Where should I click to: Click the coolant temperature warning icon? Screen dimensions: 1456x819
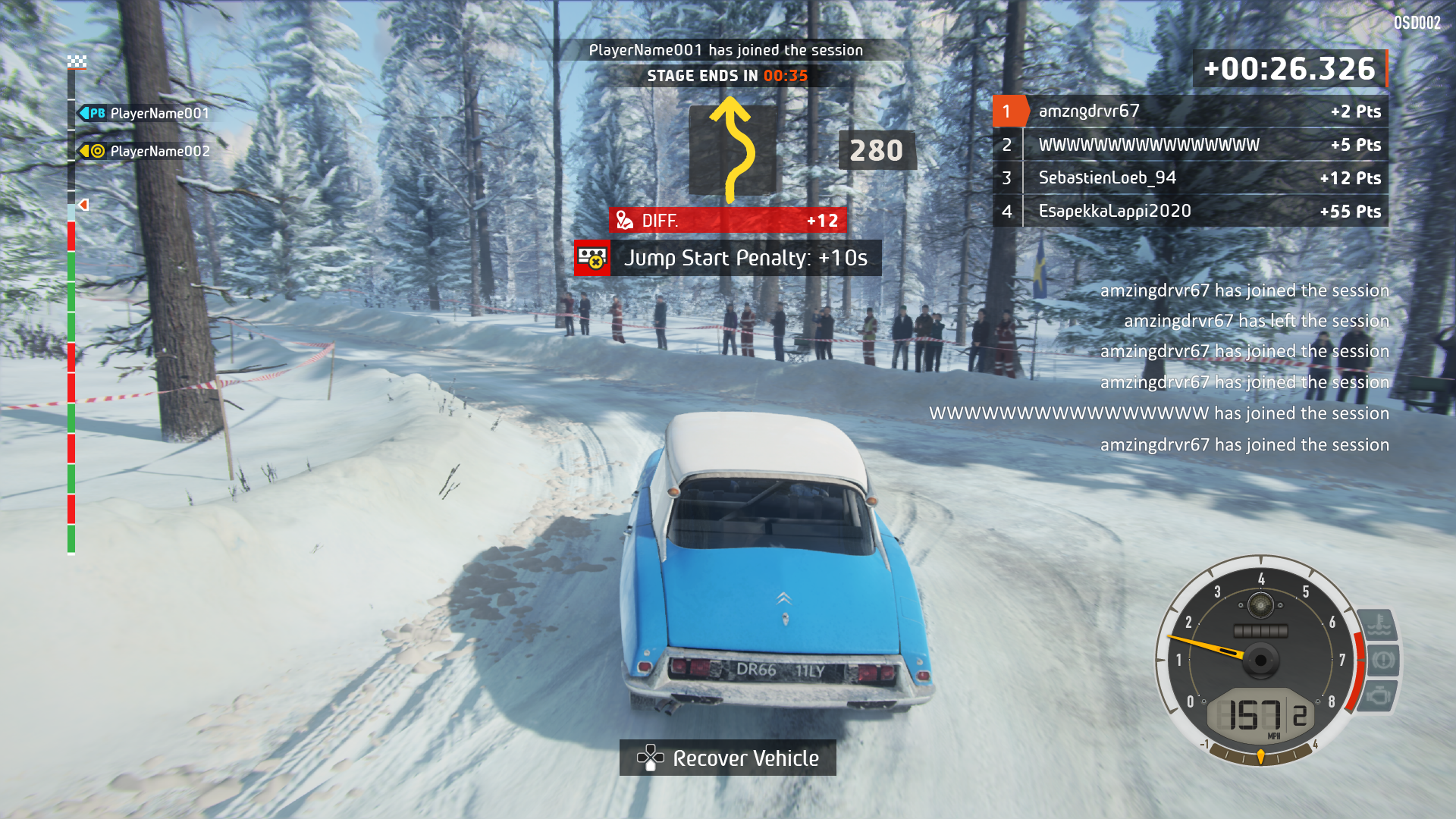(x=1379, y=626)
